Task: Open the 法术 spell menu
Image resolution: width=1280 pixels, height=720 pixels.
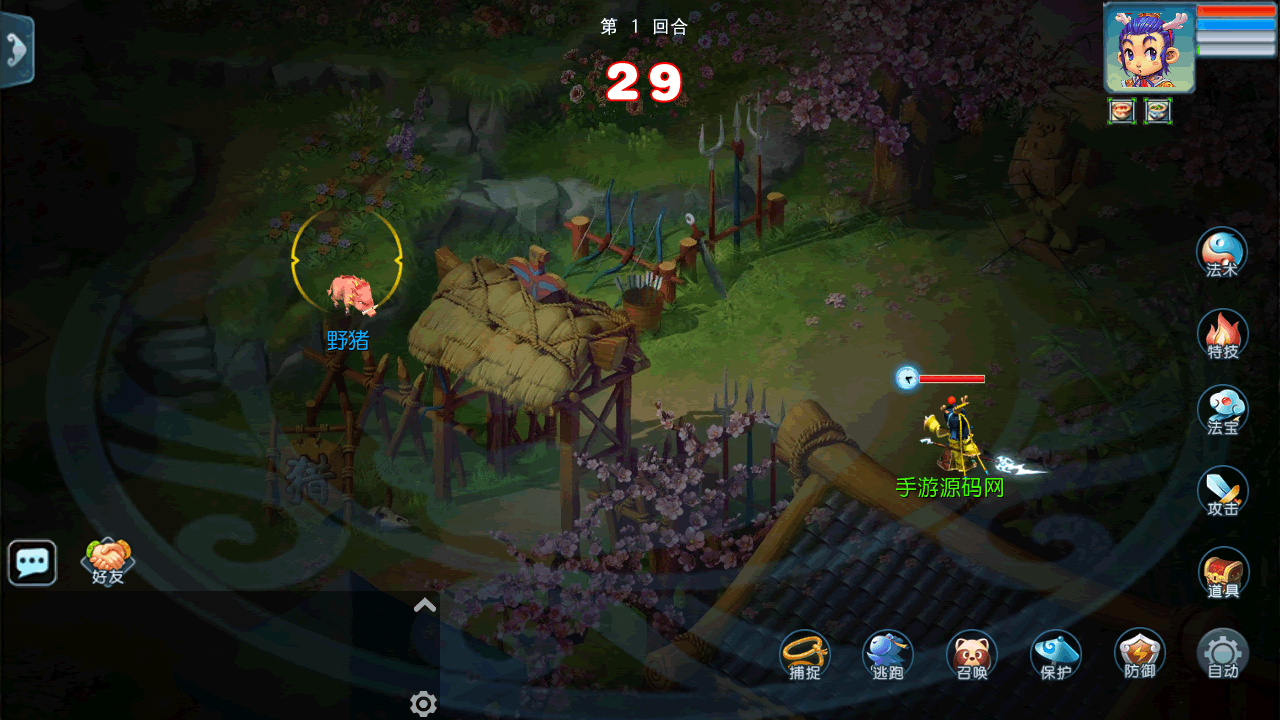Action: (x=1222, y=252)
